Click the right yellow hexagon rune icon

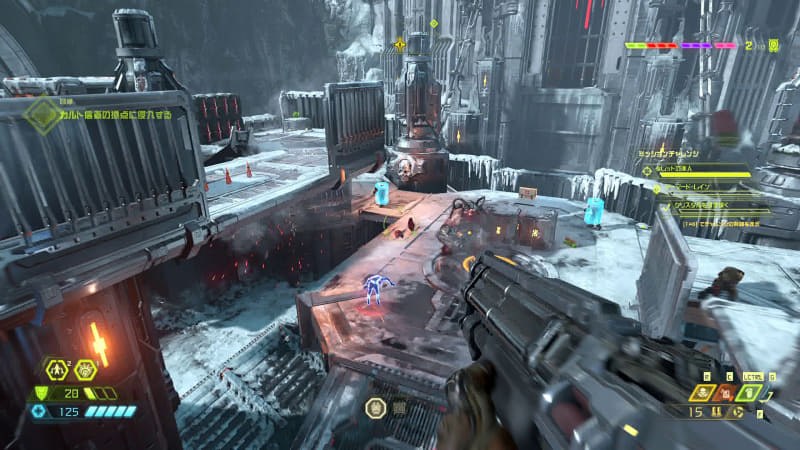(x=85, y=370)
